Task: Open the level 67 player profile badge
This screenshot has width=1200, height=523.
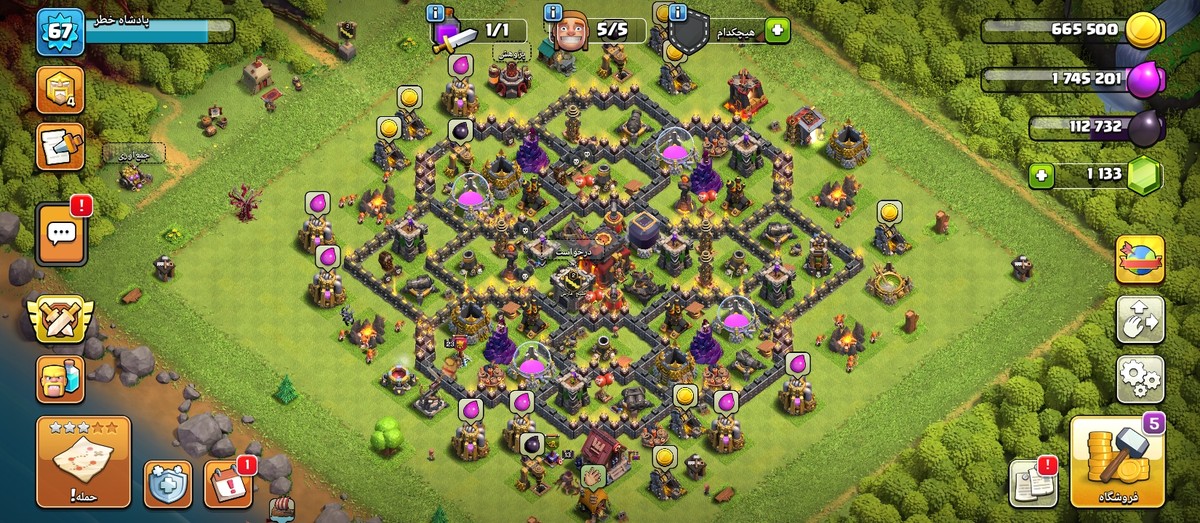Action: click(x=59, y=33)
